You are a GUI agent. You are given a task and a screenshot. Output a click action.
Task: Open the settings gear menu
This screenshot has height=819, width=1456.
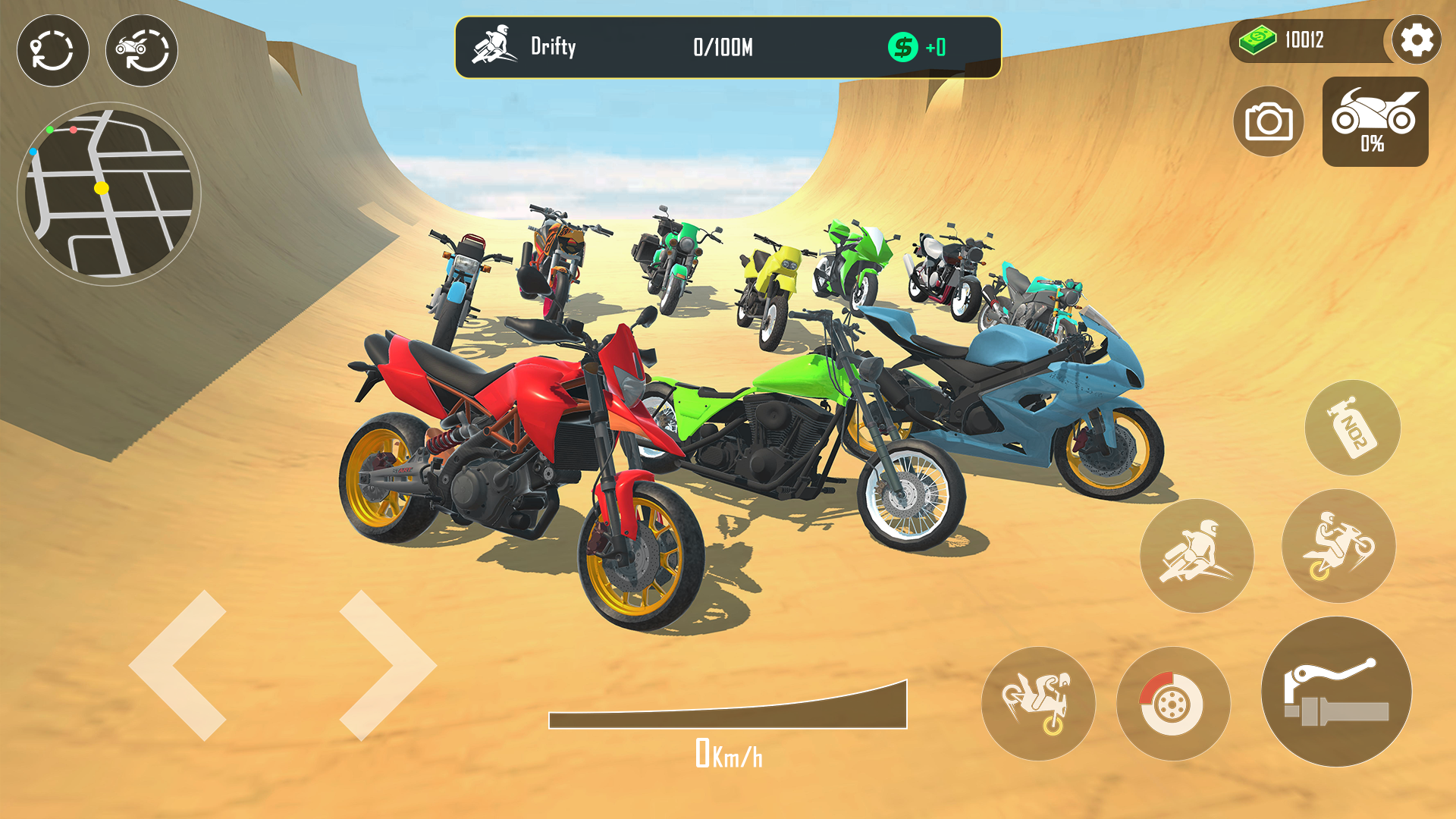pyautogui.click(x=1417, y=39)
